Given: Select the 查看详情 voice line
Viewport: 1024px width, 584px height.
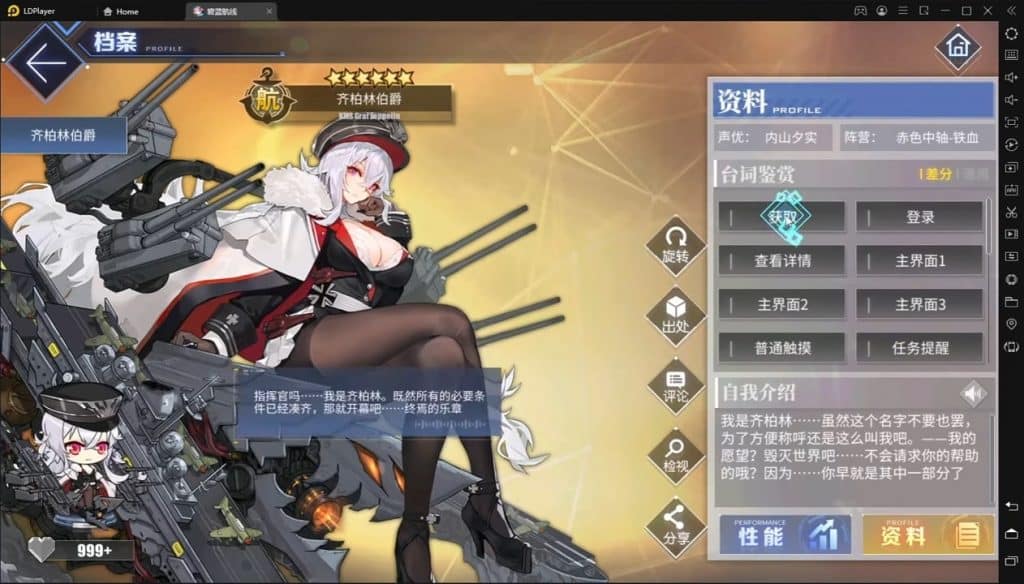Looking at the screenshot, I should (x=781, y=261).
